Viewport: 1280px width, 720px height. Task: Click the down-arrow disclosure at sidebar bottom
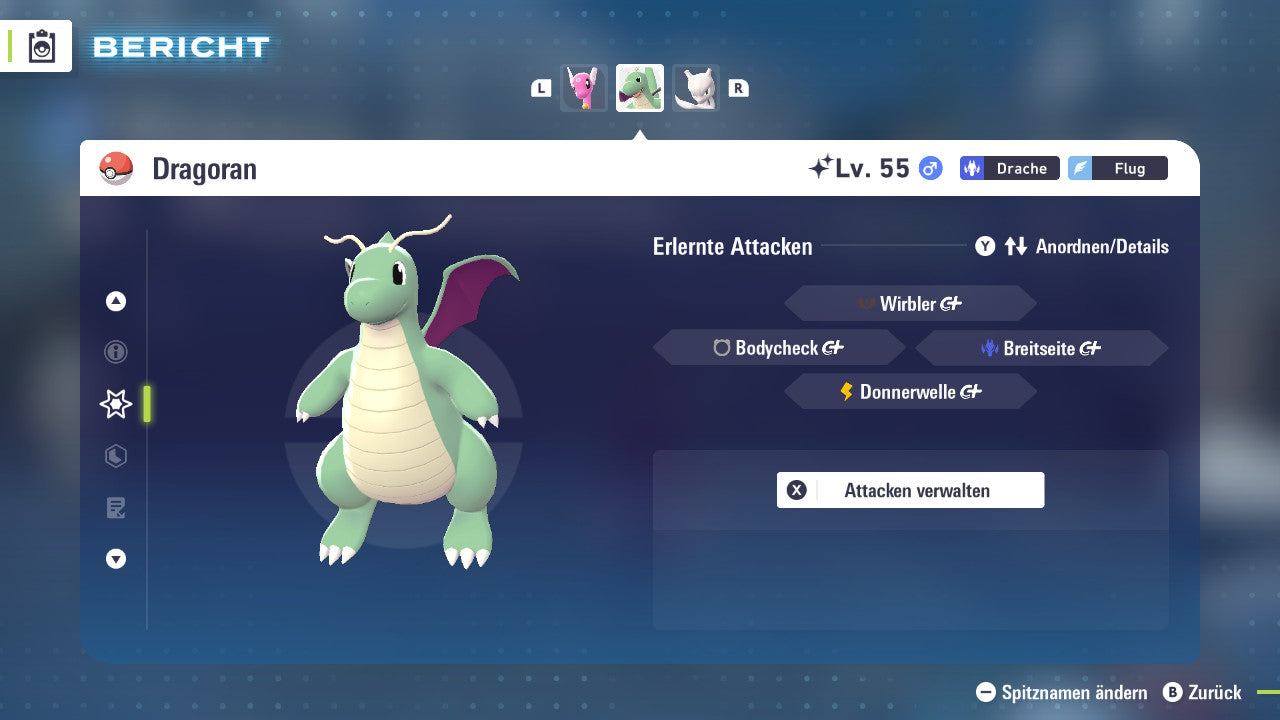pos(115,559)
